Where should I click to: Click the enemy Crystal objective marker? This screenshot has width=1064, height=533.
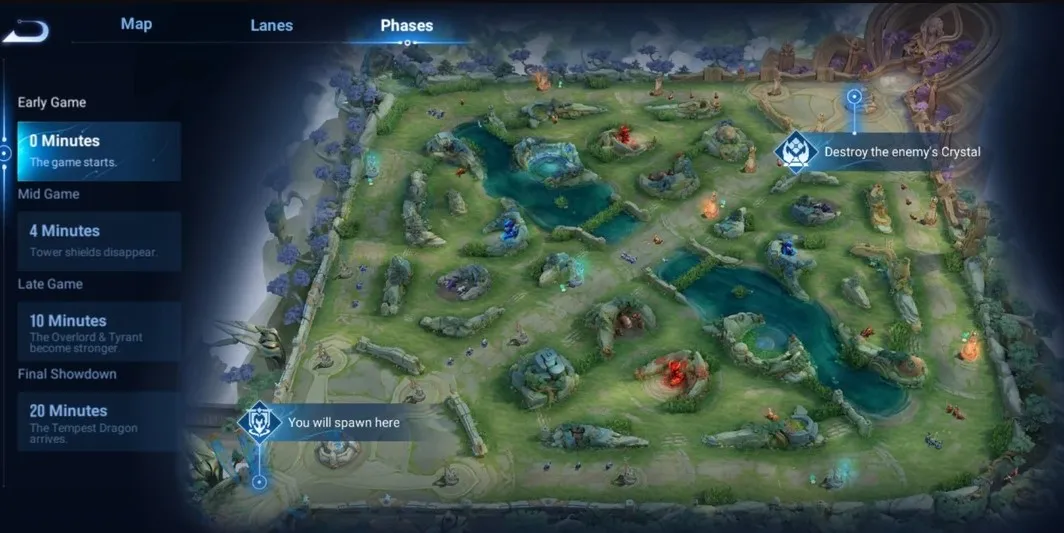point(796,152)
